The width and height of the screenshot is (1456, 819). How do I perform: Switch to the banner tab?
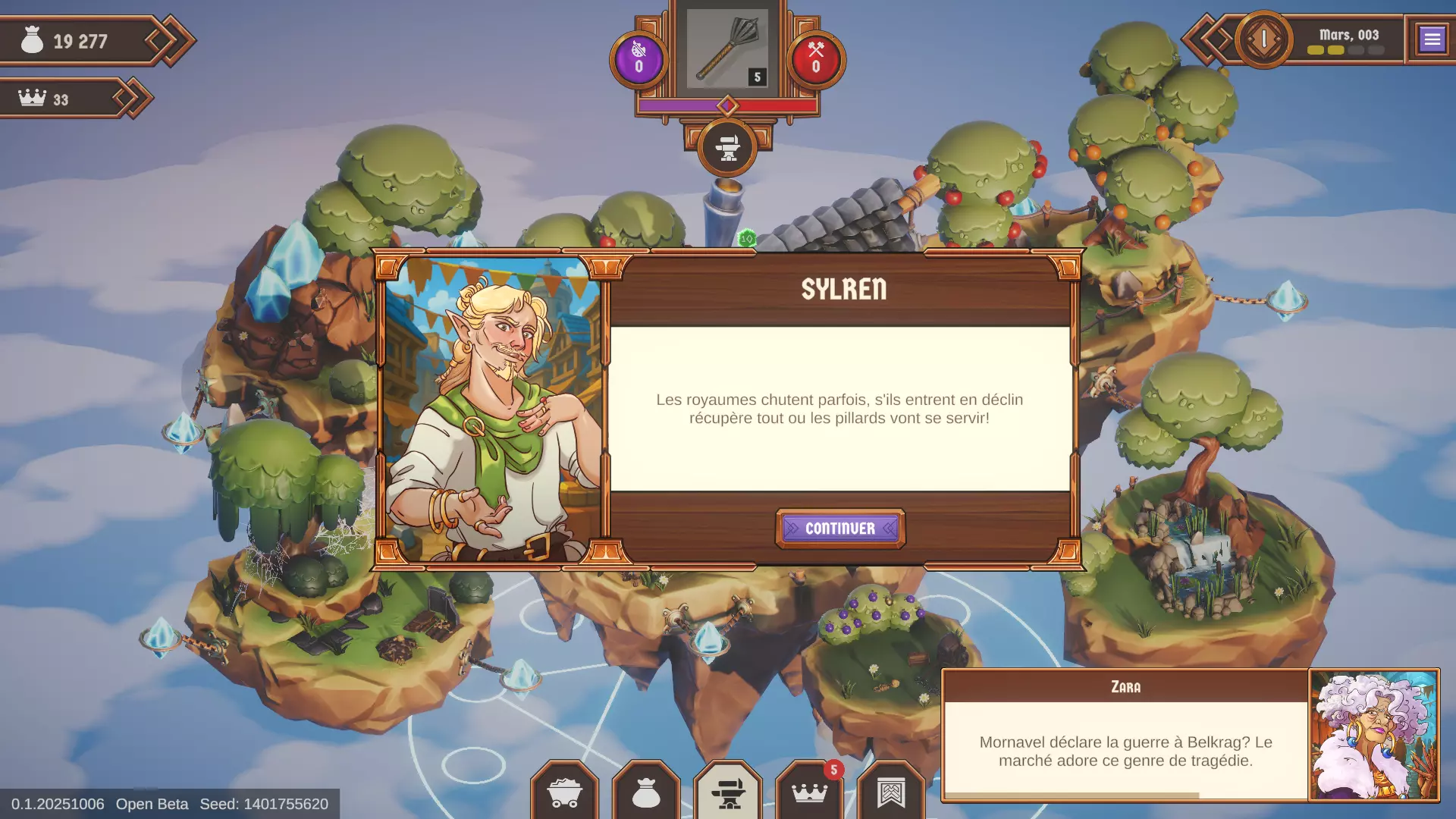tap(891, 793)
